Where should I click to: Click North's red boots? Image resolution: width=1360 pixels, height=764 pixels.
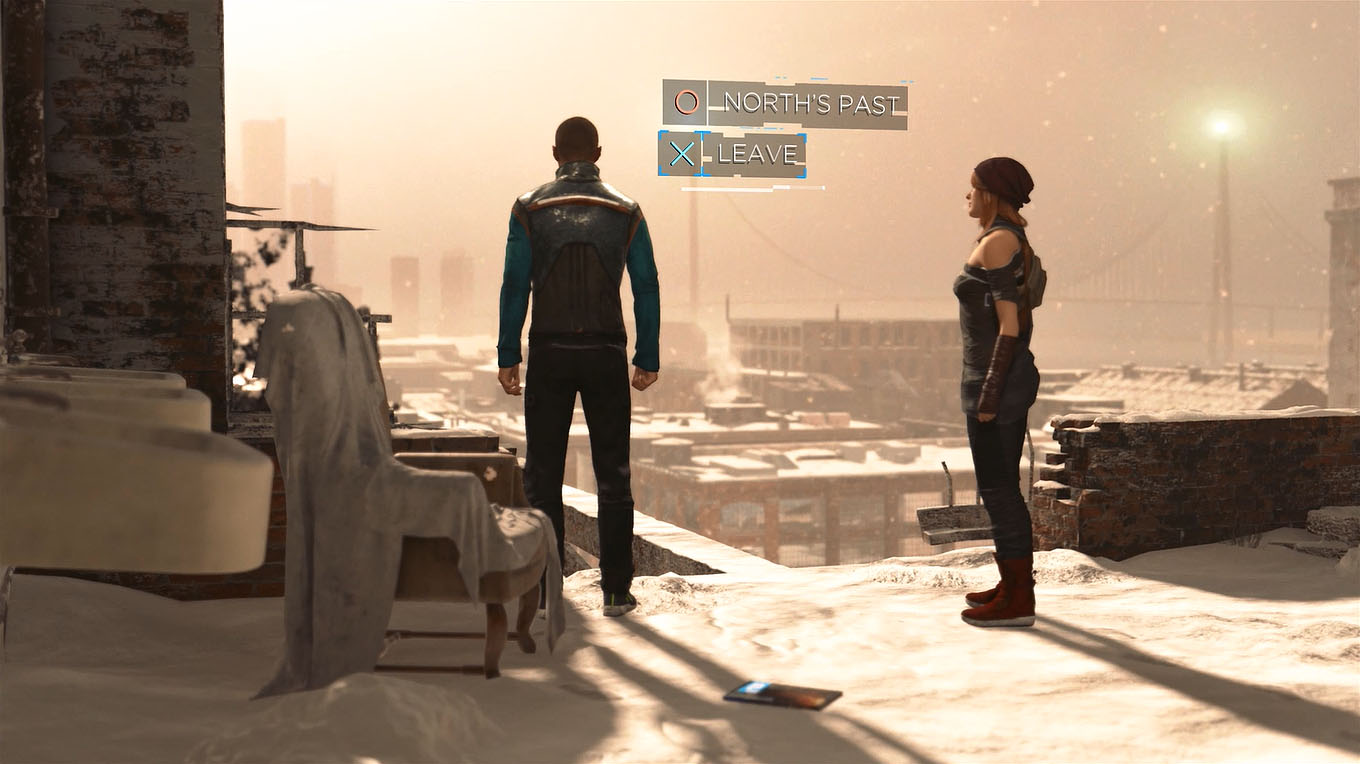(x=1000, y=595)
